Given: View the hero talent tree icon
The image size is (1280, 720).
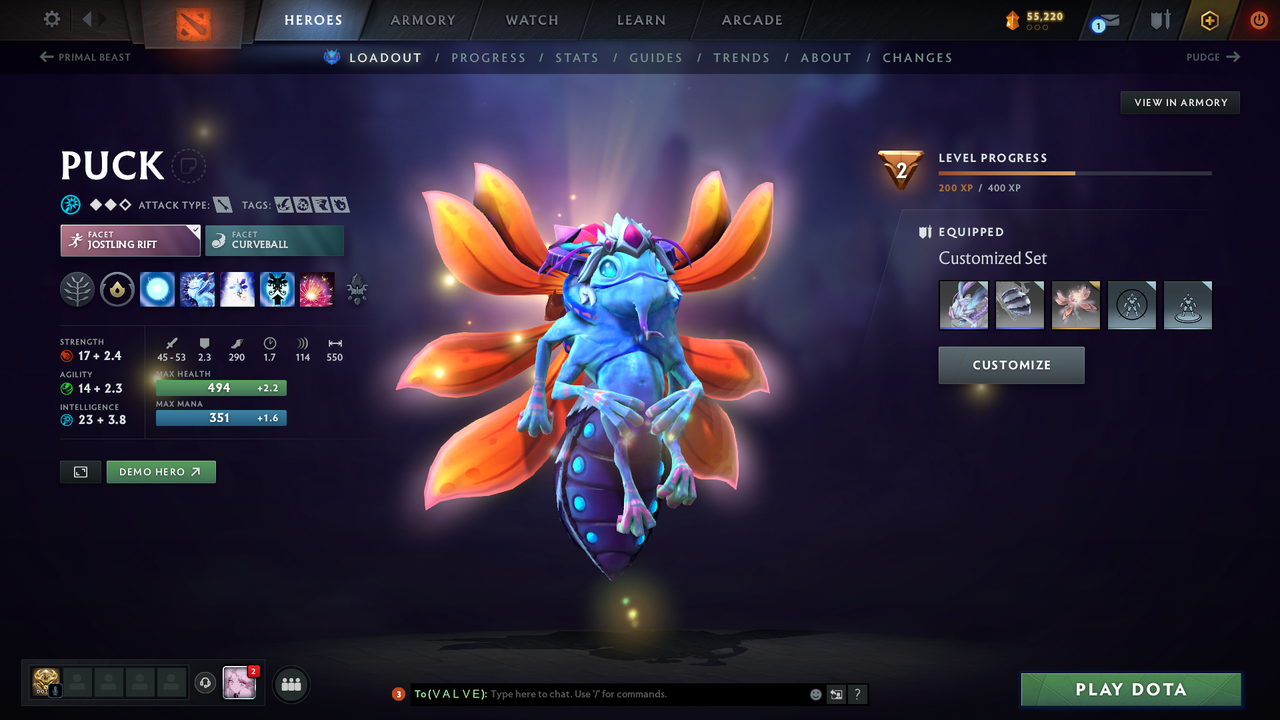Looking at the screenshot, I should coord(356,290).
